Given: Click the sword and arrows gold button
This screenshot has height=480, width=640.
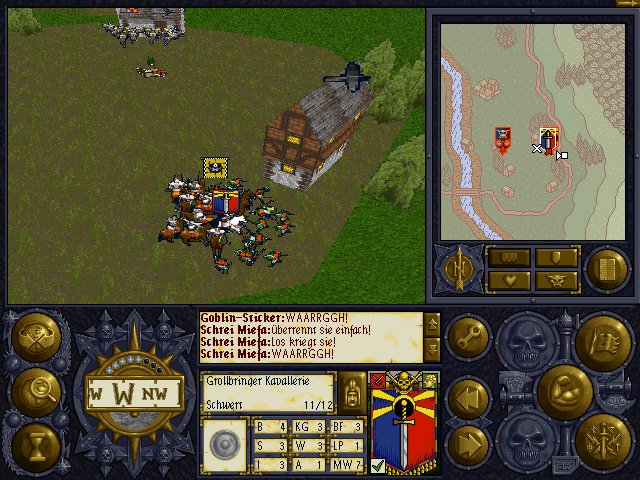Looking at the screenshot, I should click(602, 441).
